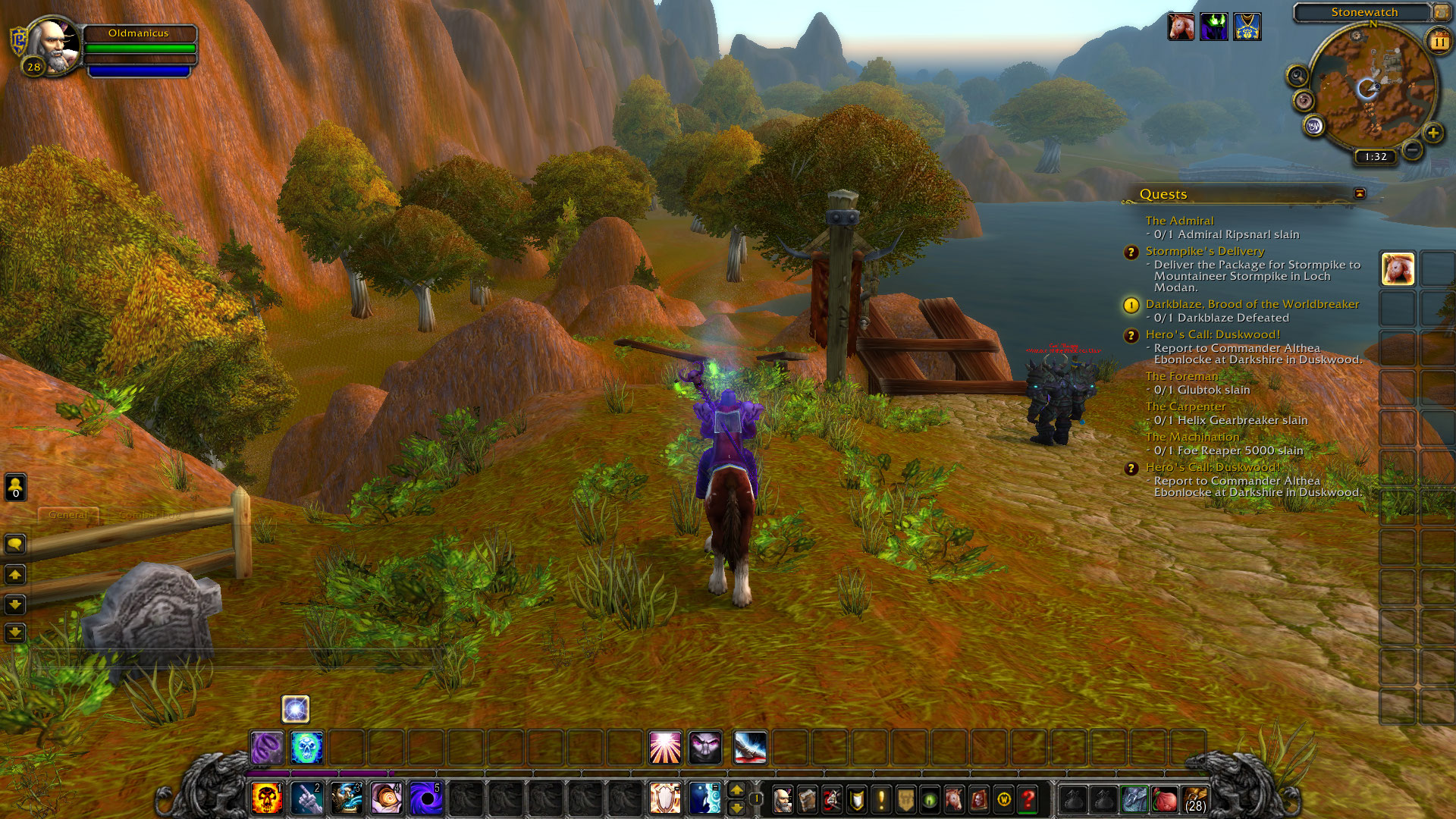
Task: Collapse the Quests tracker
Action: [1360, 193]
